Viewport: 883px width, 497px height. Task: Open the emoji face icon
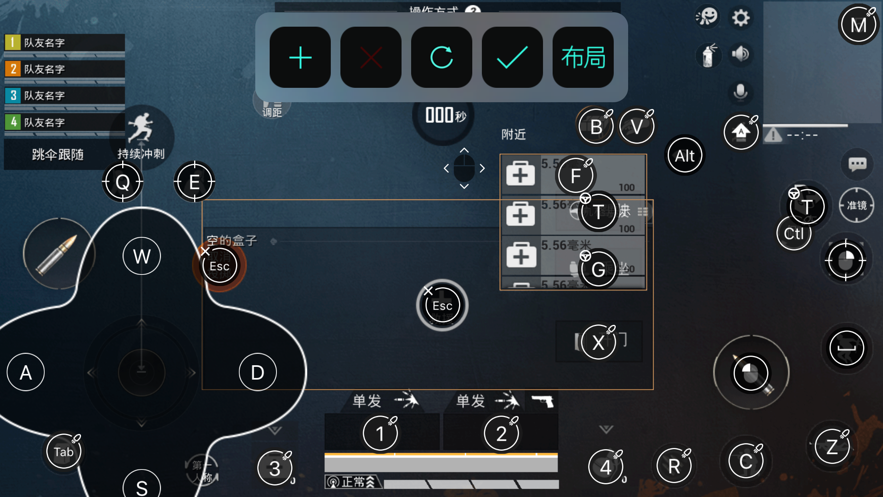(707, 17)
